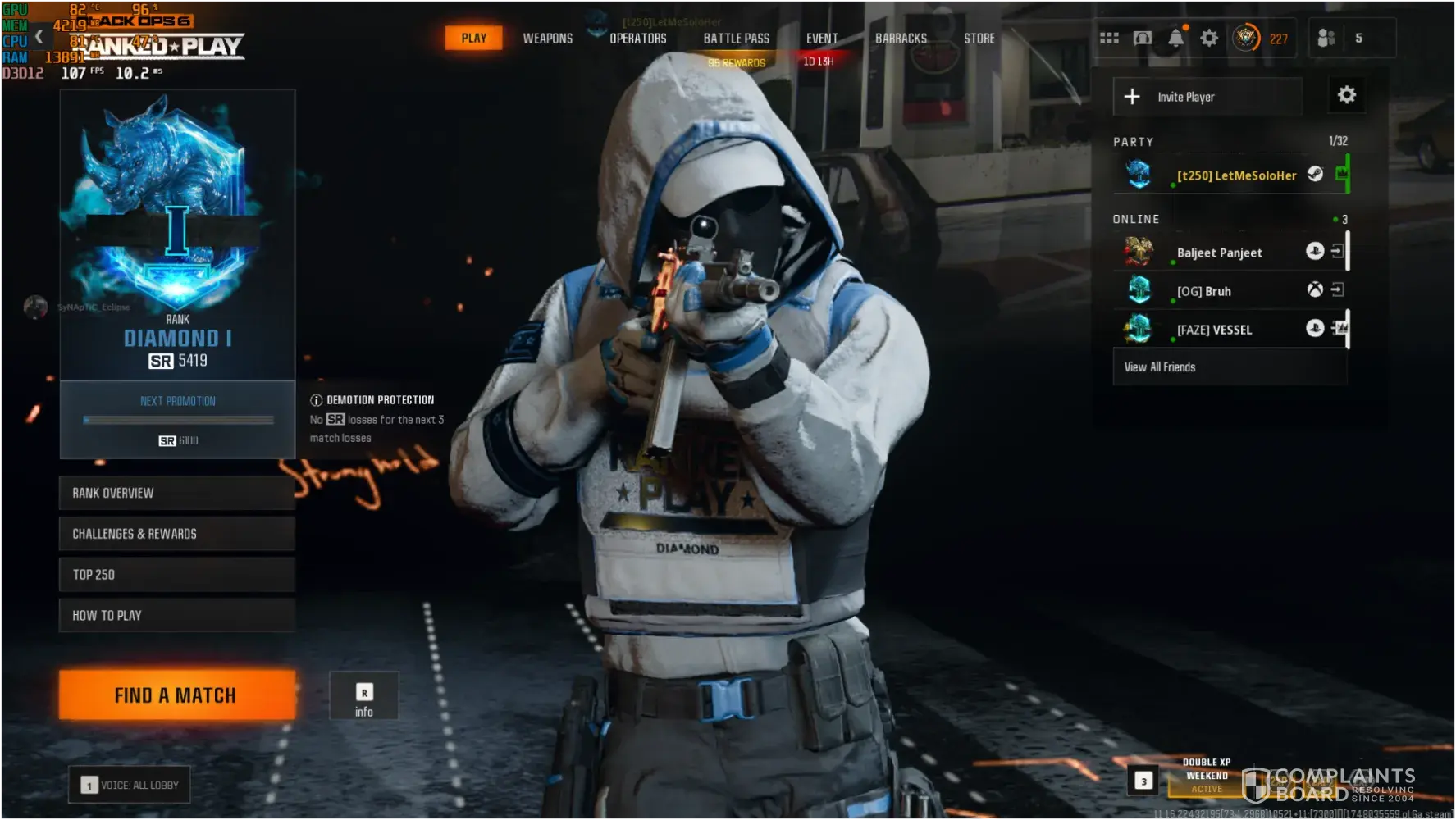The width and height of the screenshot is (1456, 820).
Task: Open the Store tab
Action: pyautogui.click(x=979, y=39)
